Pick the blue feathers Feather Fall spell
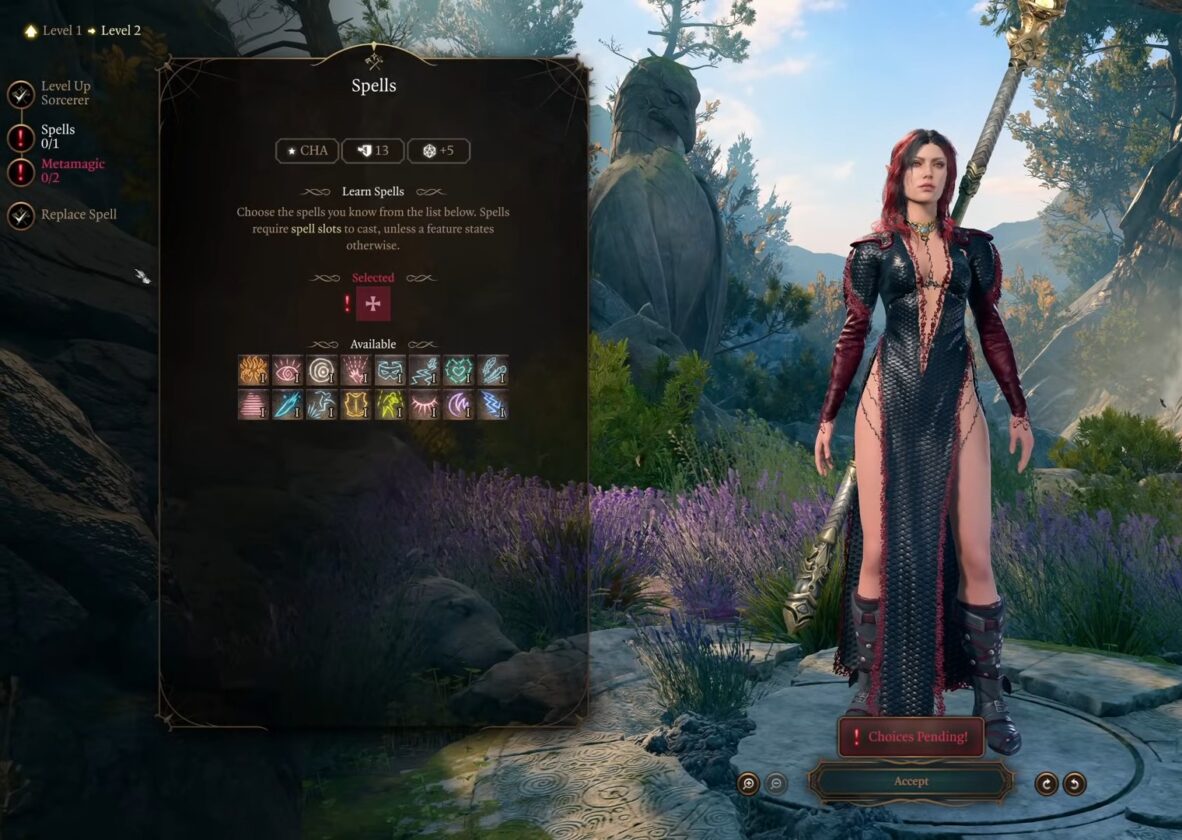The height and width of the screenshot is (840, 1182). pyautogui.click(x=492, y=371)
